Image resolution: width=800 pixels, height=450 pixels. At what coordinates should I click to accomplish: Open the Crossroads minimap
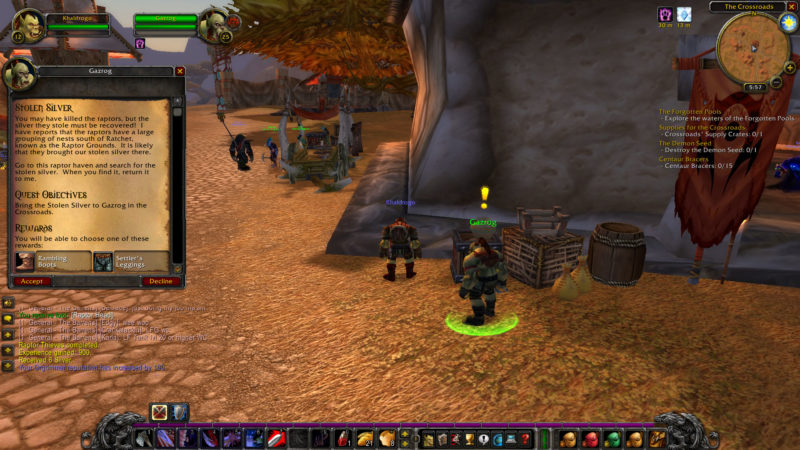point(752,48)
